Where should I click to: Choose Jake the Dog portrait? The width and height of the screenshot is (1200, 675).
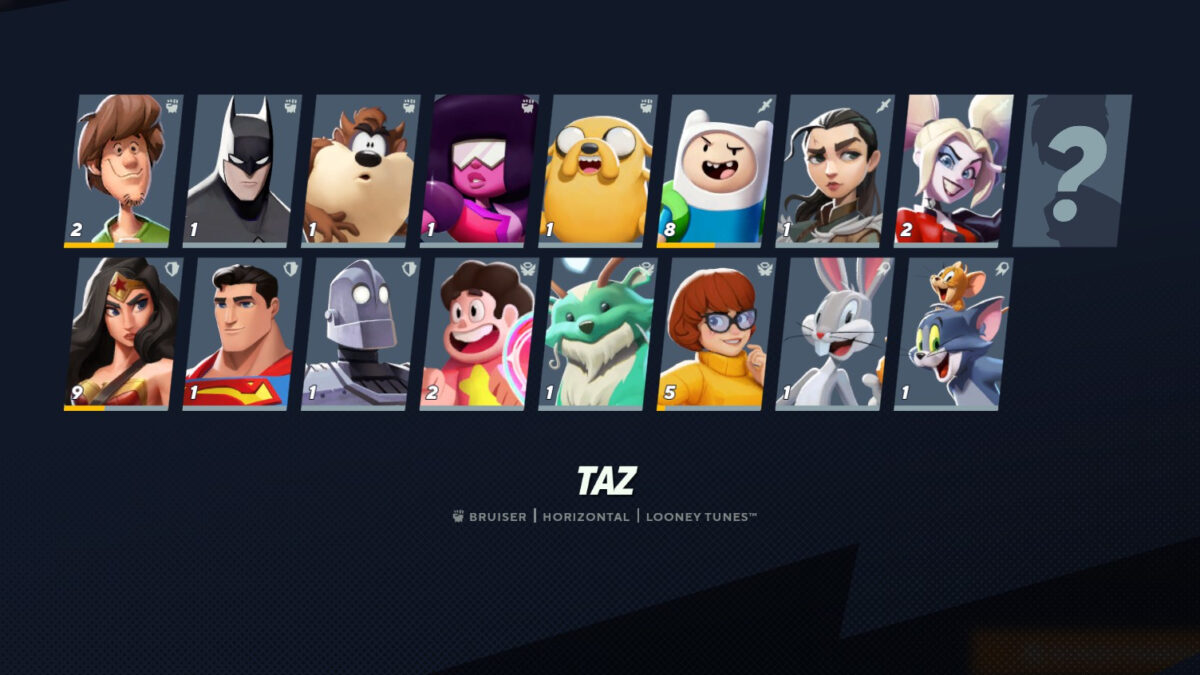[597, 170]
